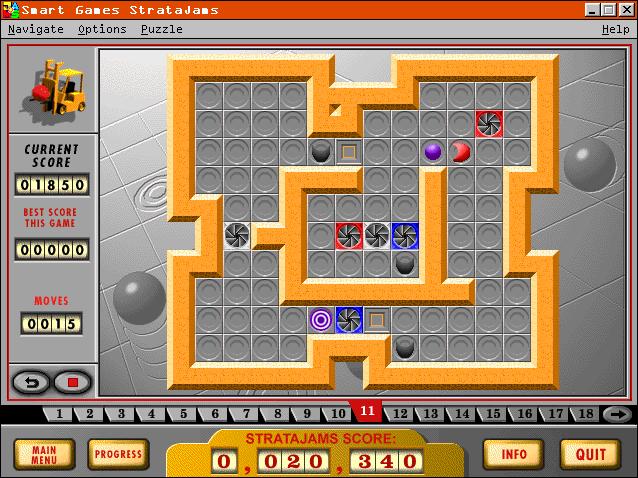This screenshot has width=638, height=478.
Task: Open the Options menu
Action: 102,29
